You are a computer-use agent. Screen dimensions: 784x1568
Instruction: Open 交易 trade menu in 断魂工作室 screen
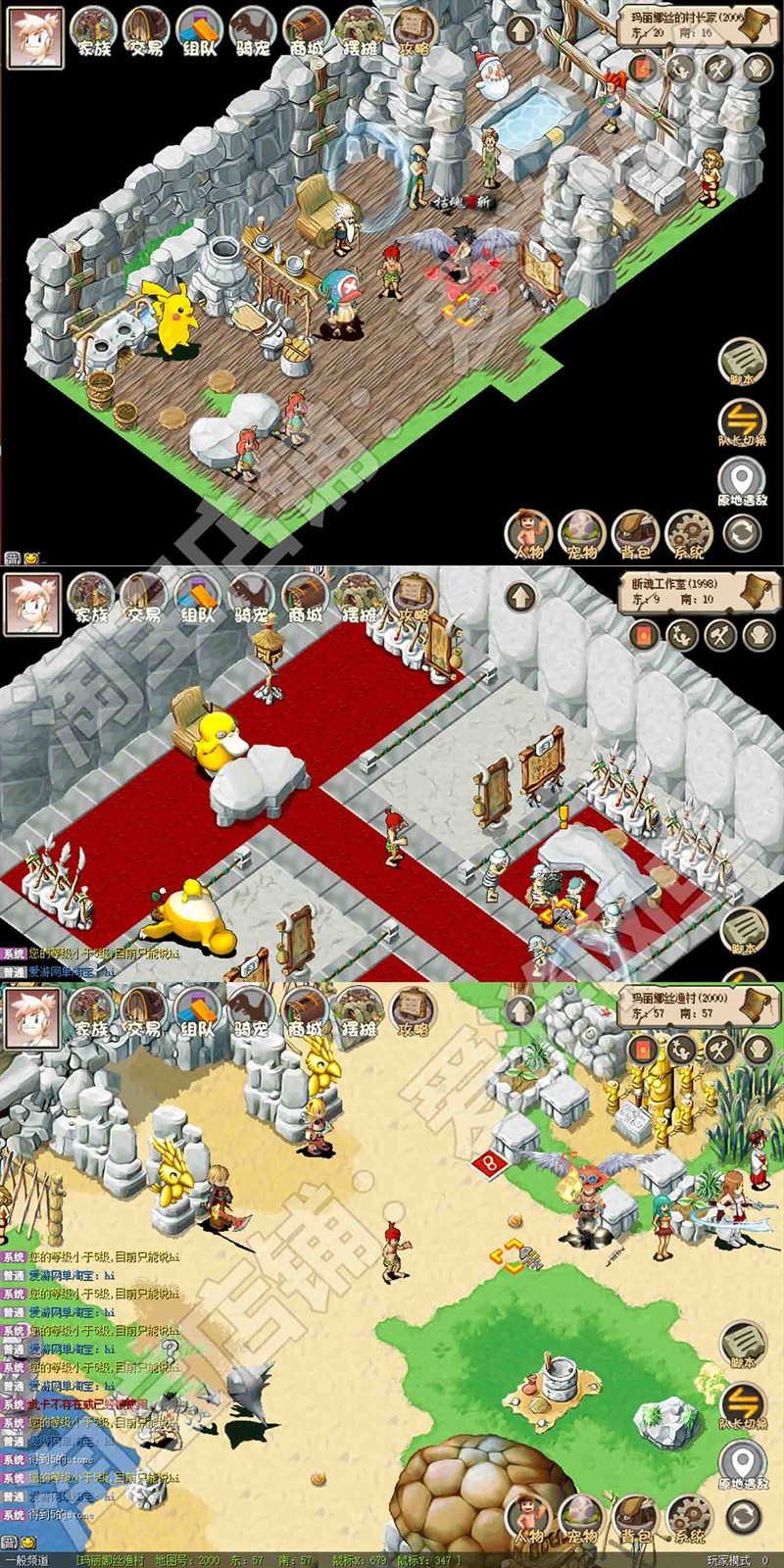point(144,599)
